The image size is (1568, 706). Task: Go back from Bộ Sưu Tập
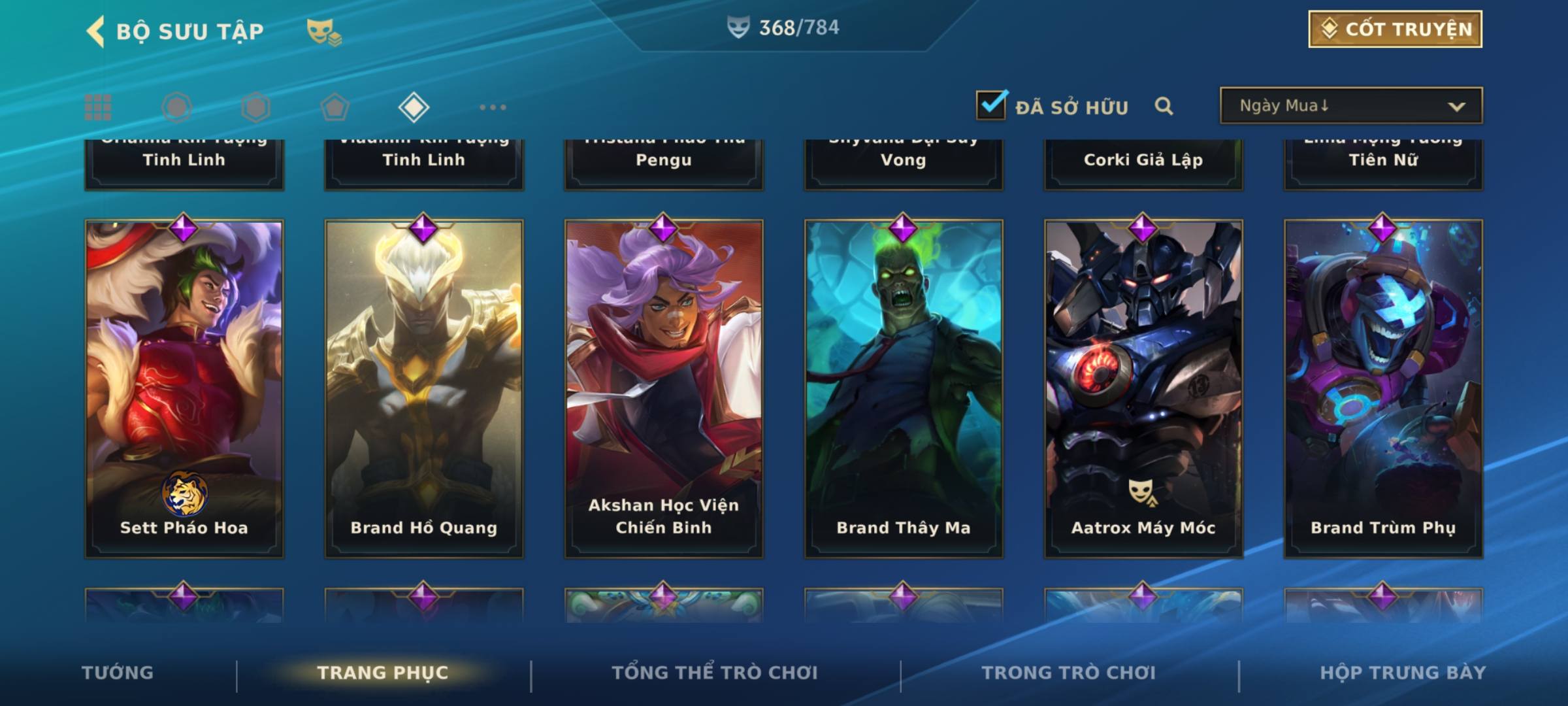click(96, 31)
